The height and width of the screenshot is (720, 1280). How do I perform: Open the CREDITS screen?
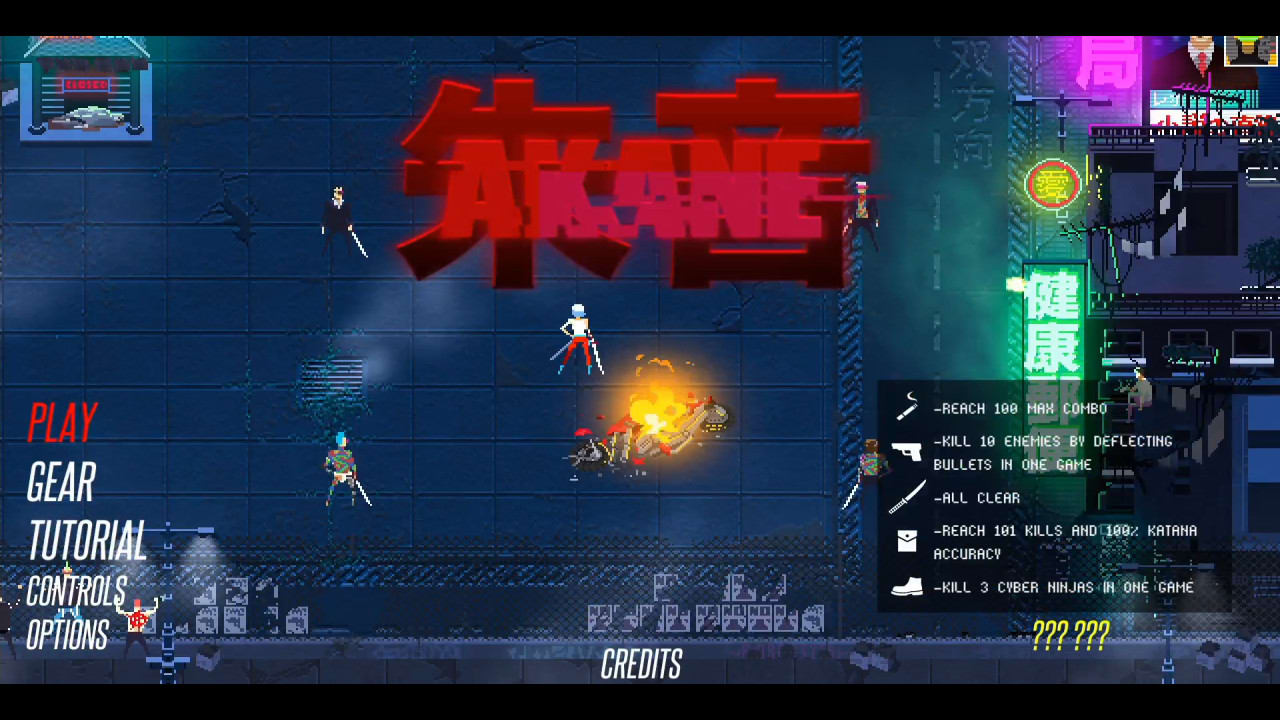640,665
